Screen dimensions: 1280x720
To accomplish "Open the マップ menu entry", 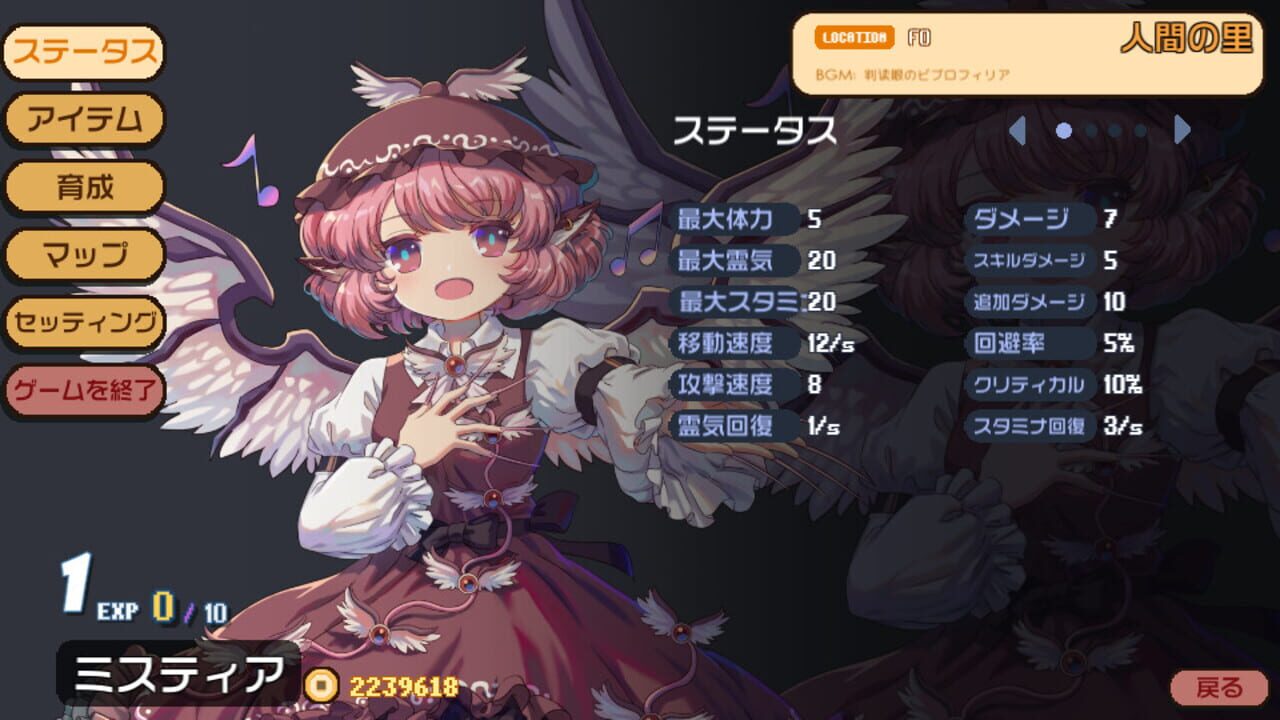I will click(83, 256).
